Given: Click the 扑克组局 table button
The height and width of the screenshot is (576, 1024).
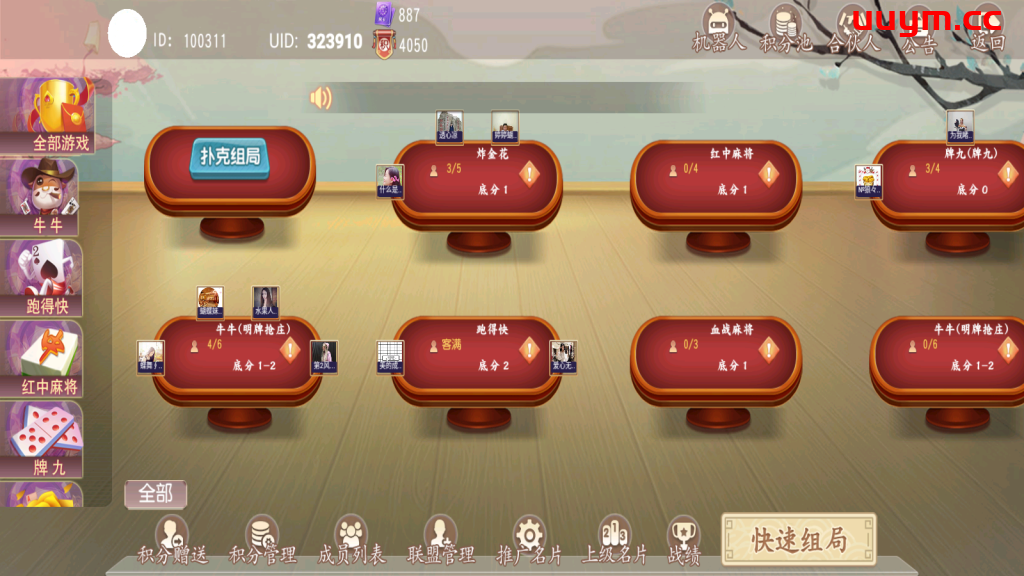Looking at the screenshot, I should tap(230, 160).
